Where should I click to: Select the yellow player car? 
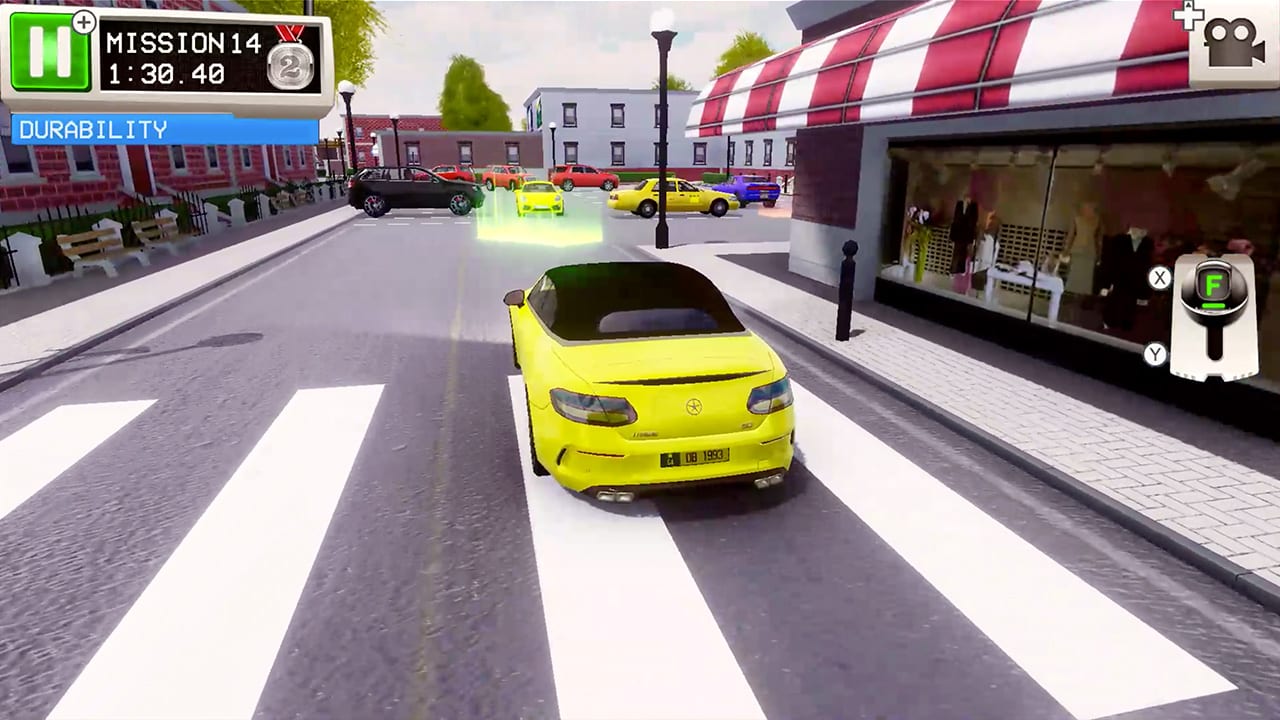pyautogui.click(x=645, y=390)
